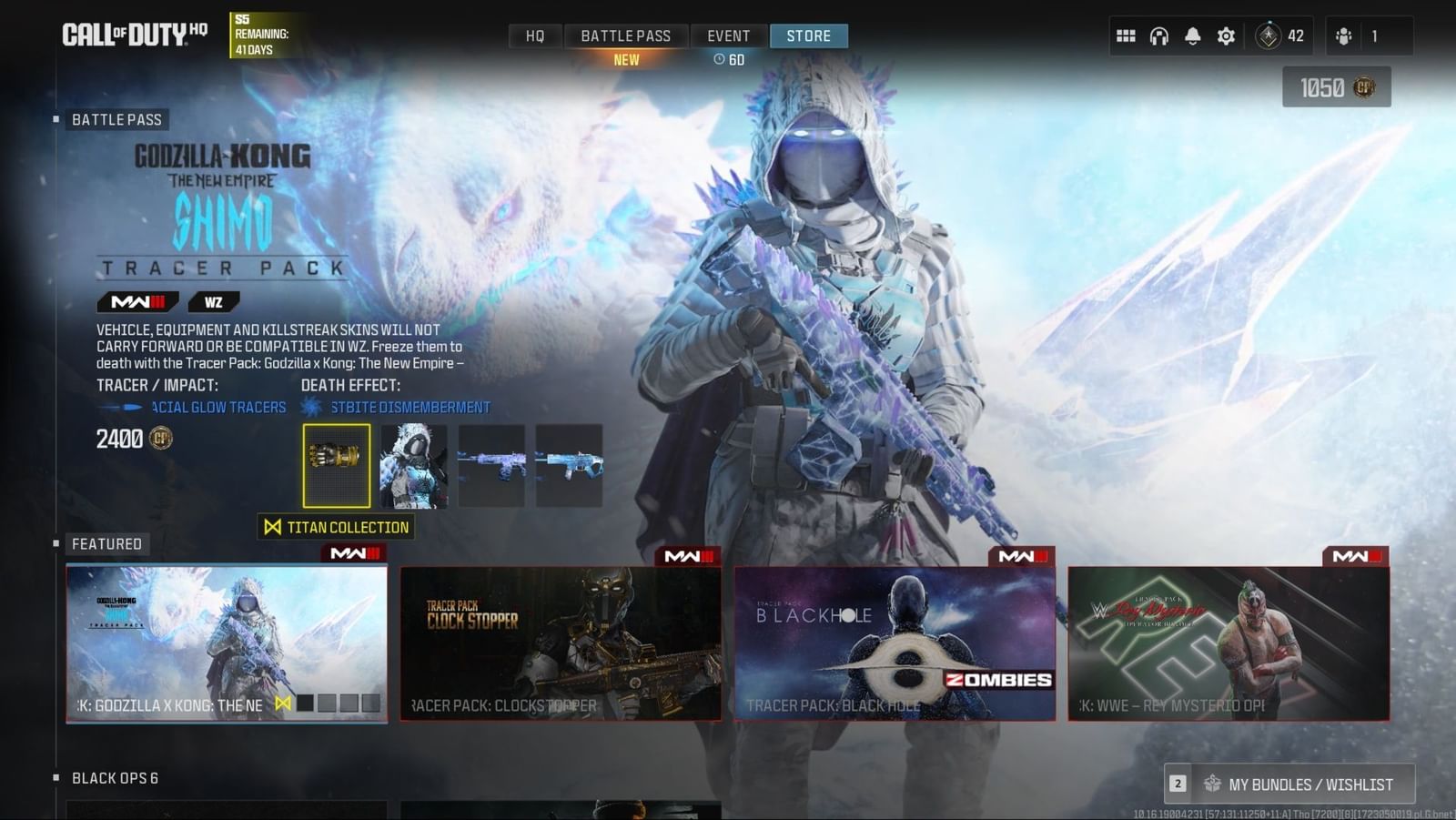Toggle the highlighted gauntlet bundle item

tap(336, 467)
